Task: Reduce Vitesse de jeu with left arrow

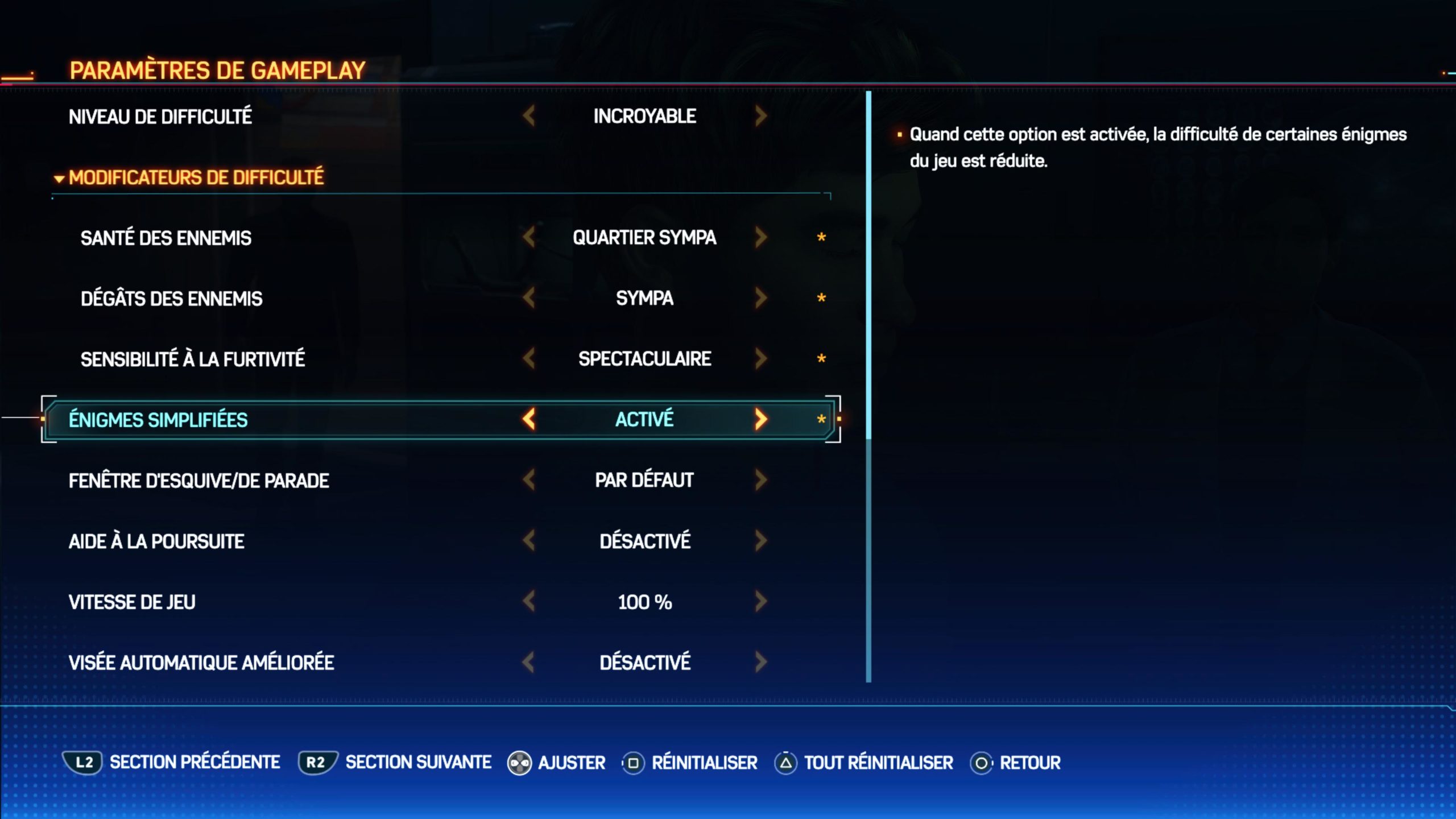Action: (529, 601)
